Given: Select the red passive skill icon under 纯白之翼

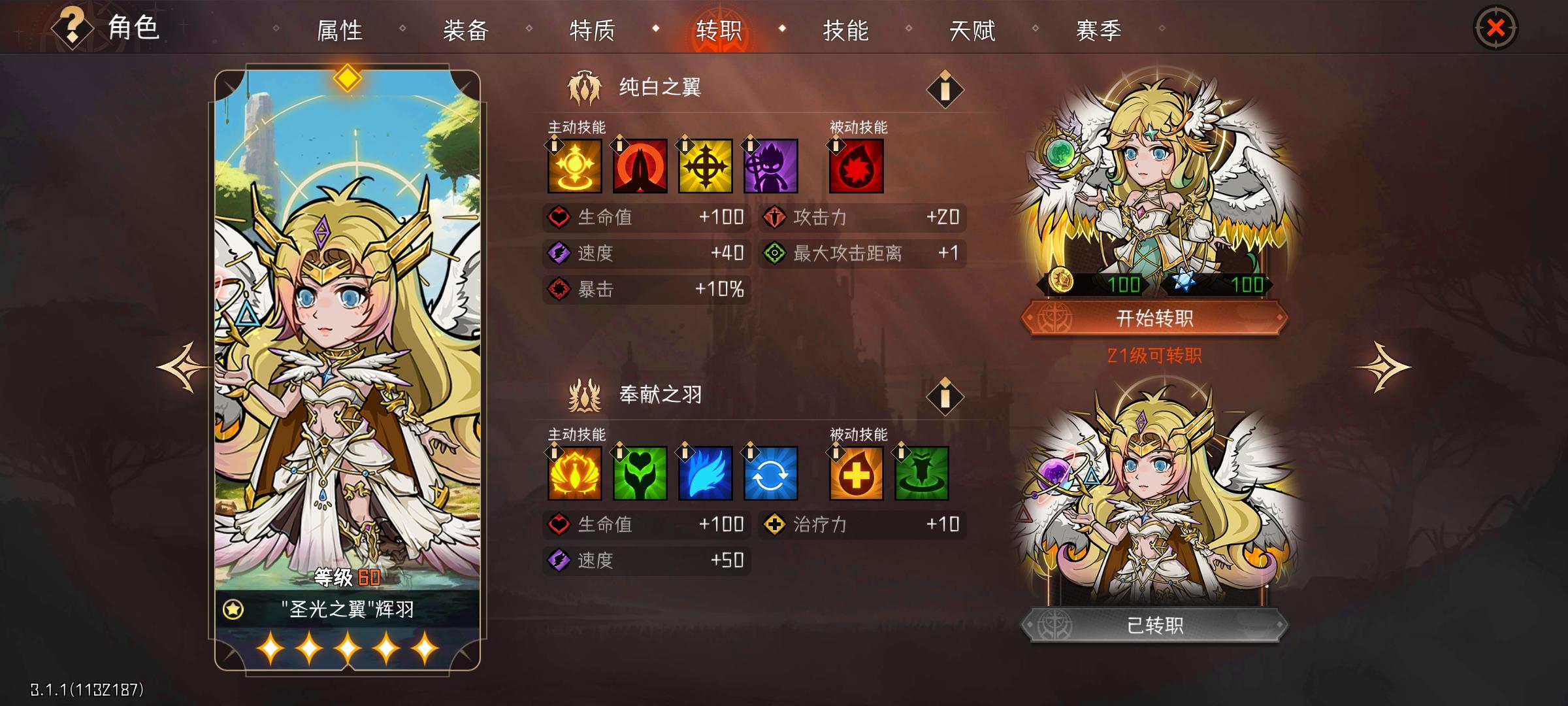Looking at the screenshot, I should (x=855, y=167).
